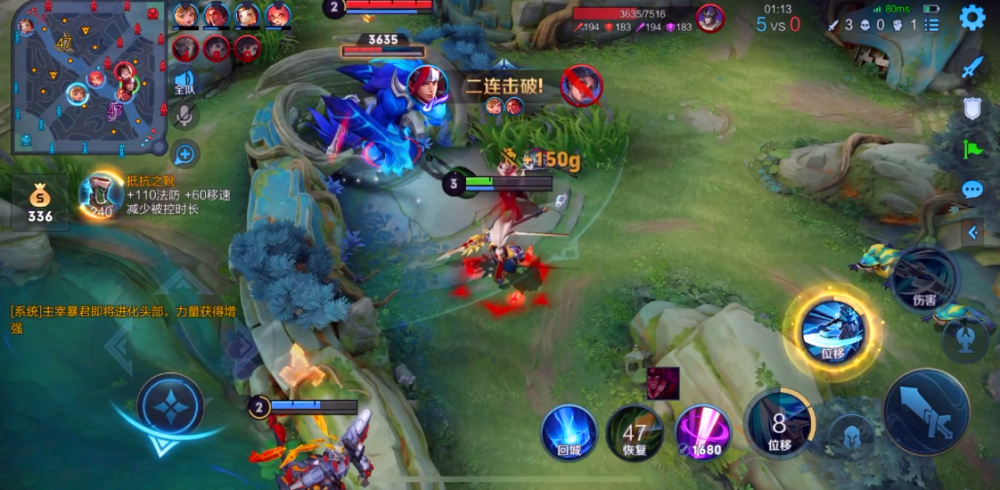Open the shop via gold bag
The image size is (1000, 490).
tap(40, 202)
